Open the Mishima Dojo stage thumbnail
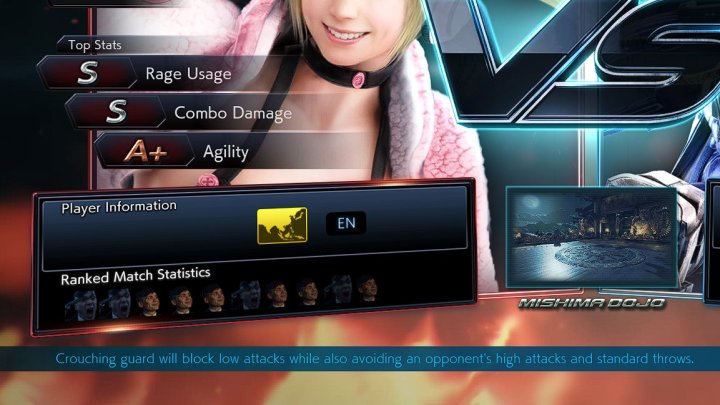Image resolution: width=720 pixels, height=405 pixels. pyautogui.click(x=591, y=241)
